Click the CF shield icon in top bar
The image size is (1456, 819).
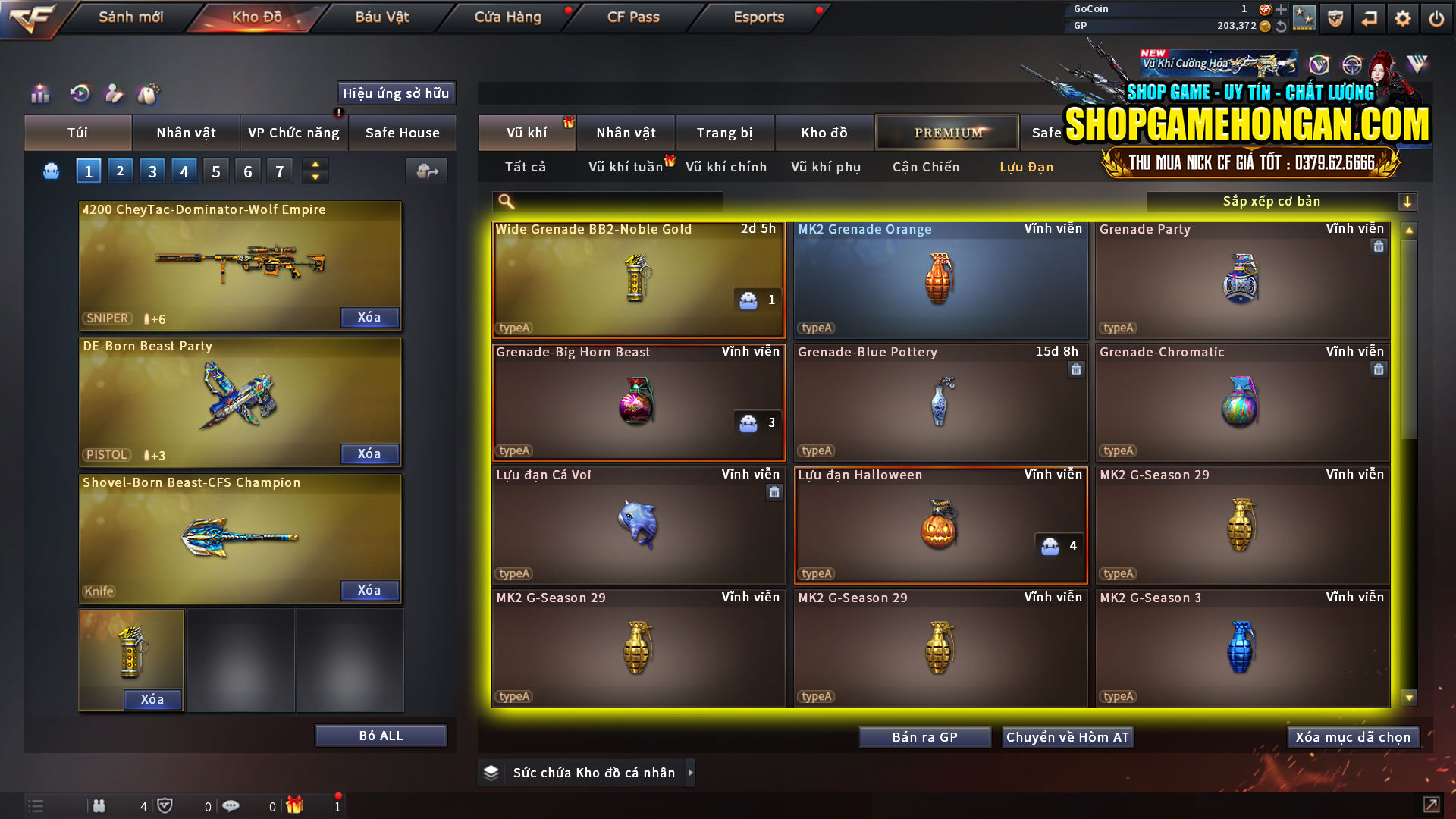(x=1335, y=17)
